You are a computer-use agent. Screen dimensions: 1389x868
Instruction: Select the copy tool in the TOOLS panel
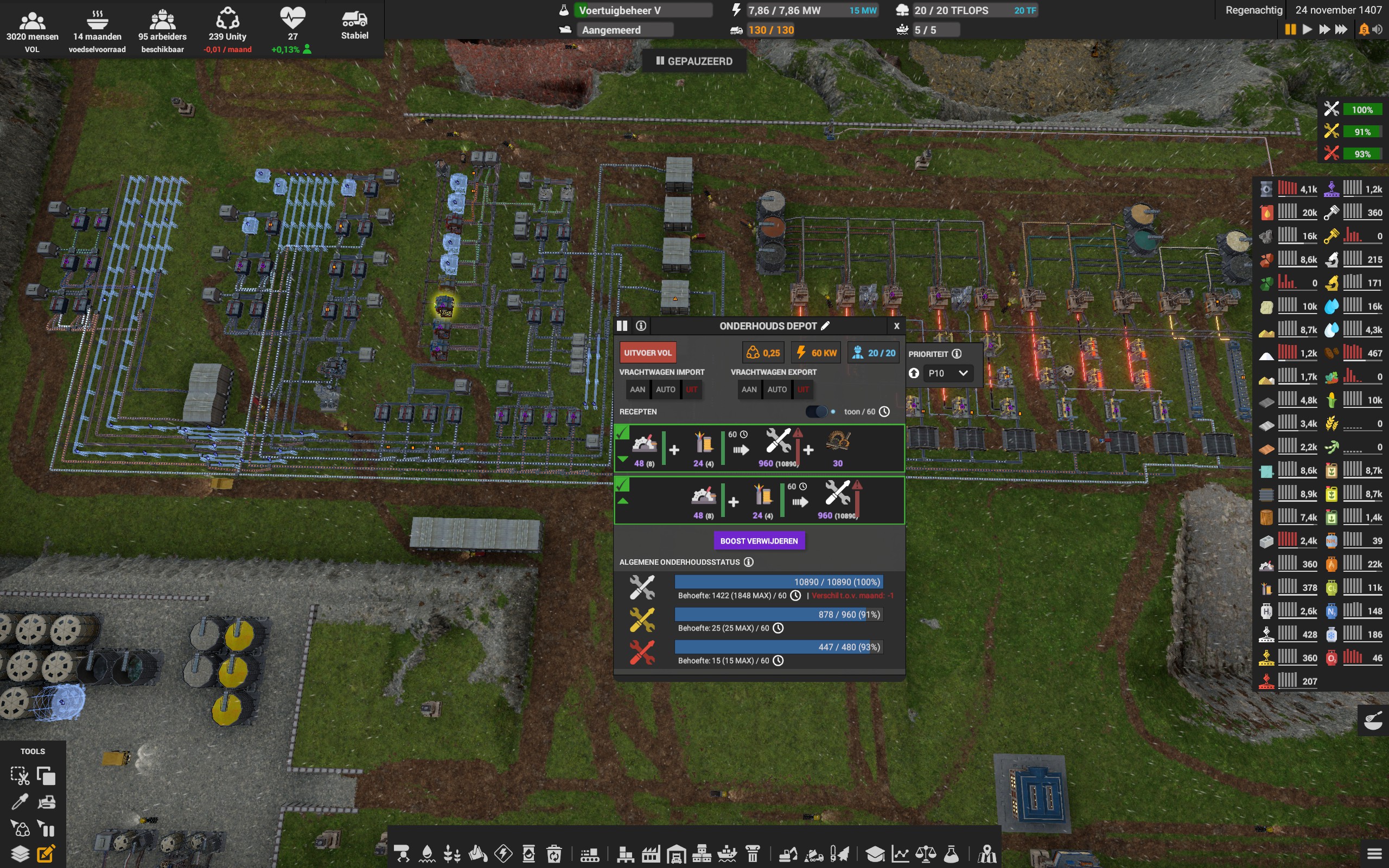[46, 775]
